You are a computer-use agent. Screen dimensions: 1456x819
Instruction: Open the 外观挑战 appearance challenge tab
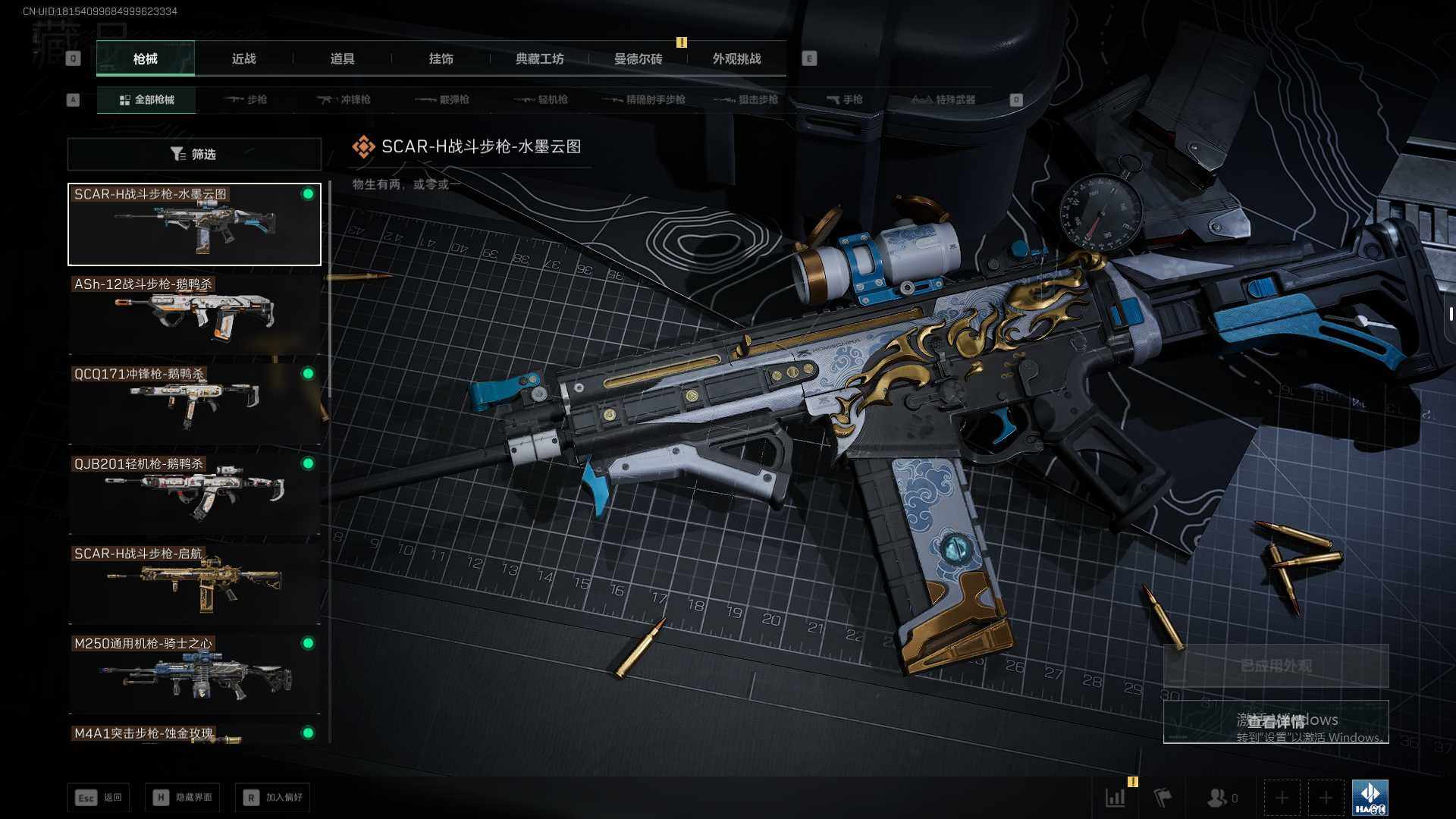(736, 58)
